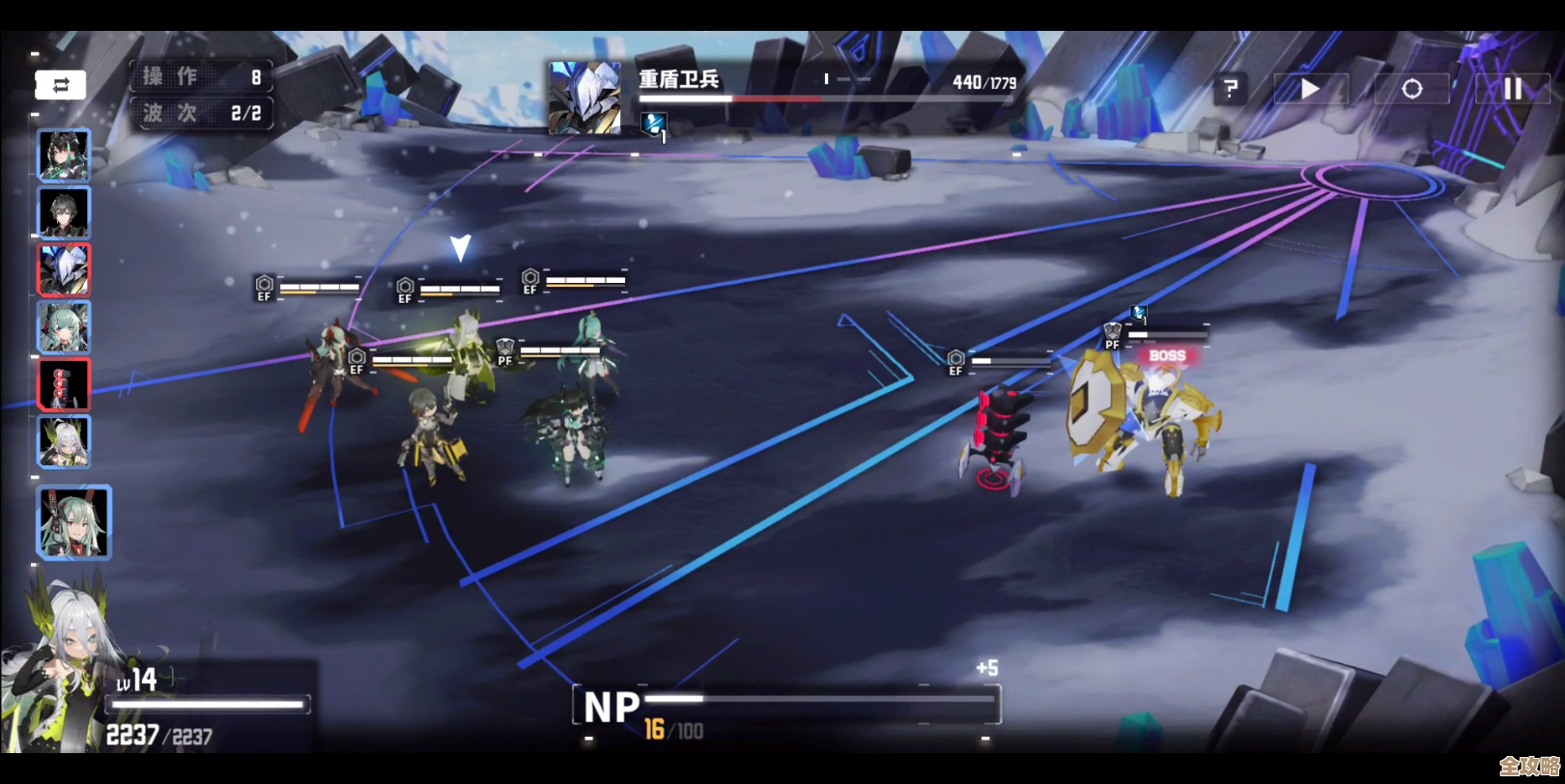Inspect the blue buff icon under boss bar
1565x784 pixels.
pos(654,124)
